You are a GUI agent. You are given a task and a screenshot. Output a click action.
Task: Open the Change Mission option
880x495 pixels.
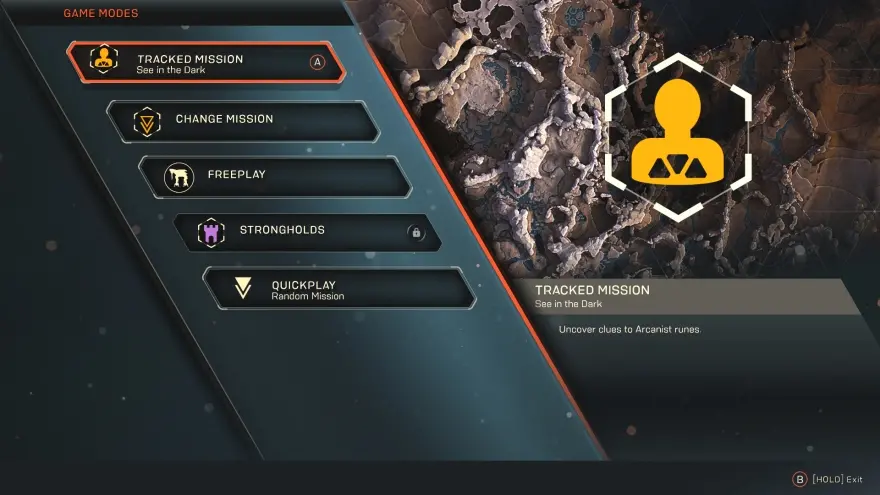(x=243, y=120)
